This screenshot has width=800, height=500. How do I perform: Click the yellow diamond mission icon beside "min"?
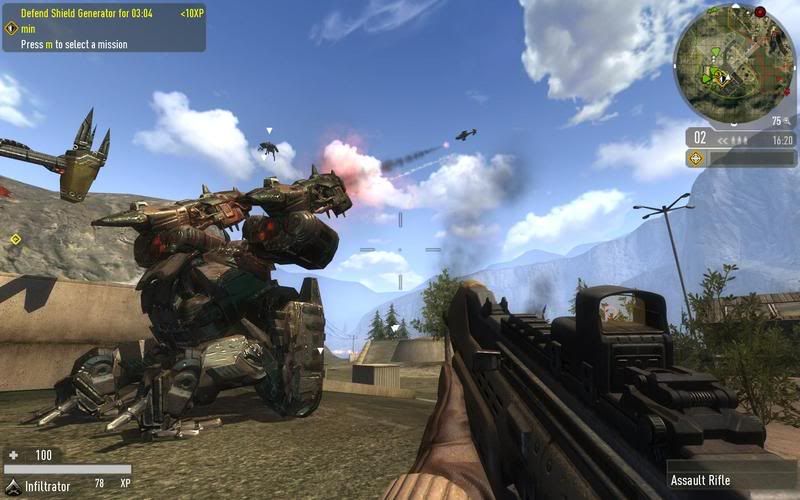pyautogui.click(x=11, y=29)
